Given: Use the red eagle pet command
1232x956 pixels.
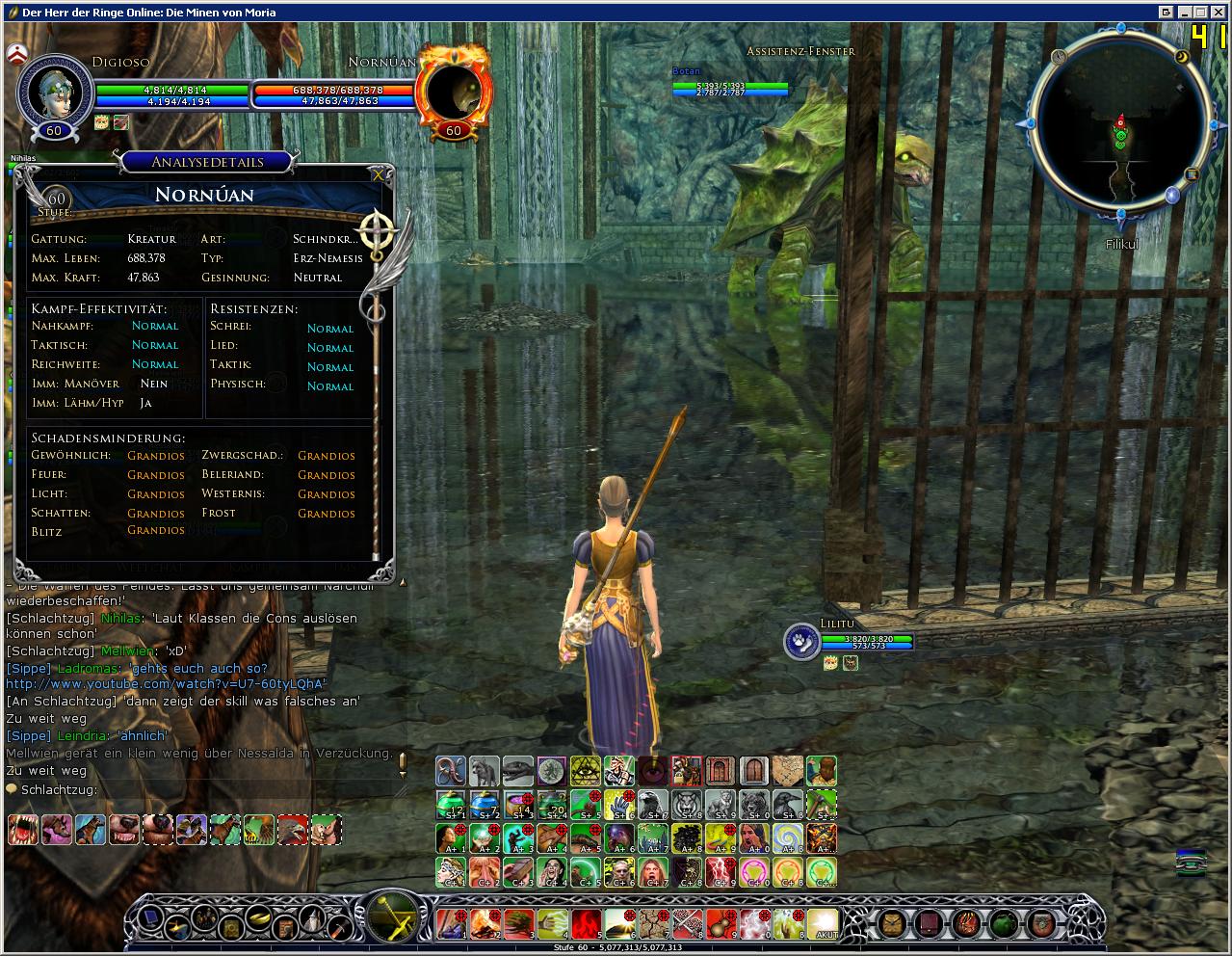Looking at the screenshot, I should pyautogui.click(x=292, y=829).
